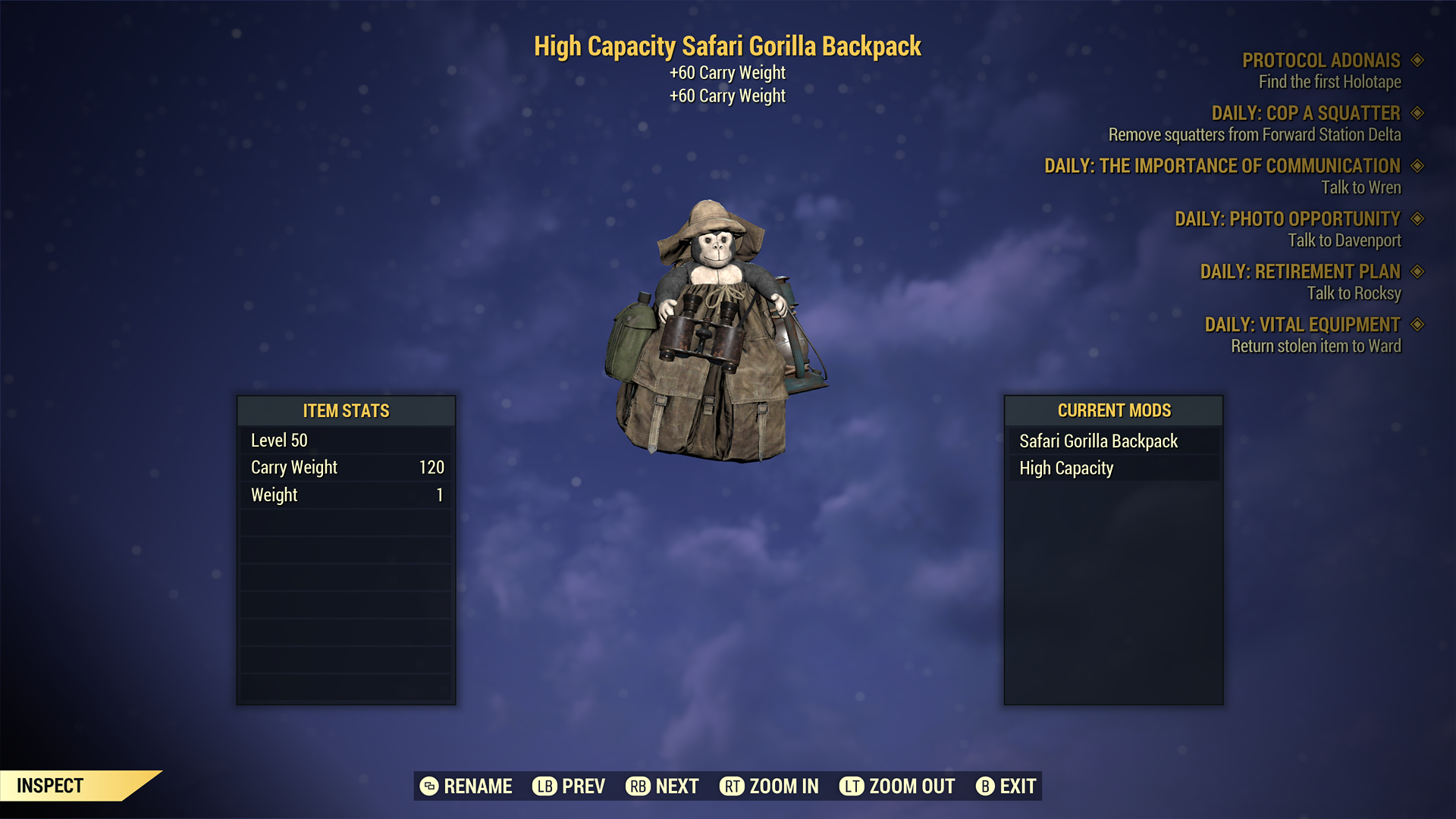Choose Zoom In on item
Viewport: 1456px width, 819px height.
coord(769,786)
